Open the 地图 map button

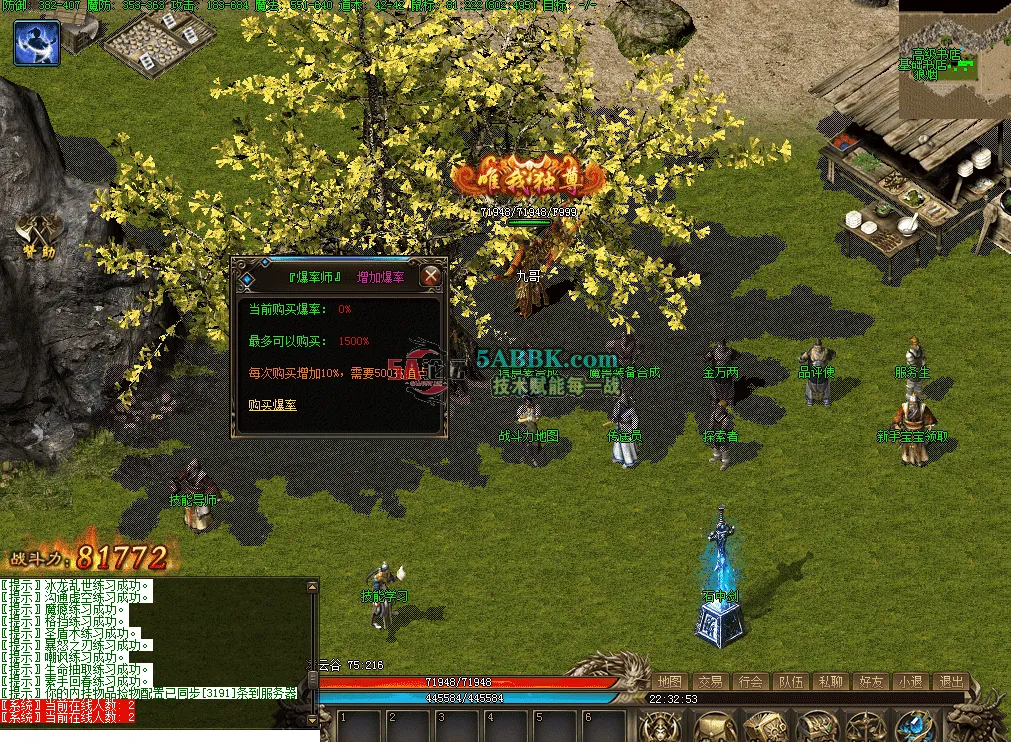point(671,681)
